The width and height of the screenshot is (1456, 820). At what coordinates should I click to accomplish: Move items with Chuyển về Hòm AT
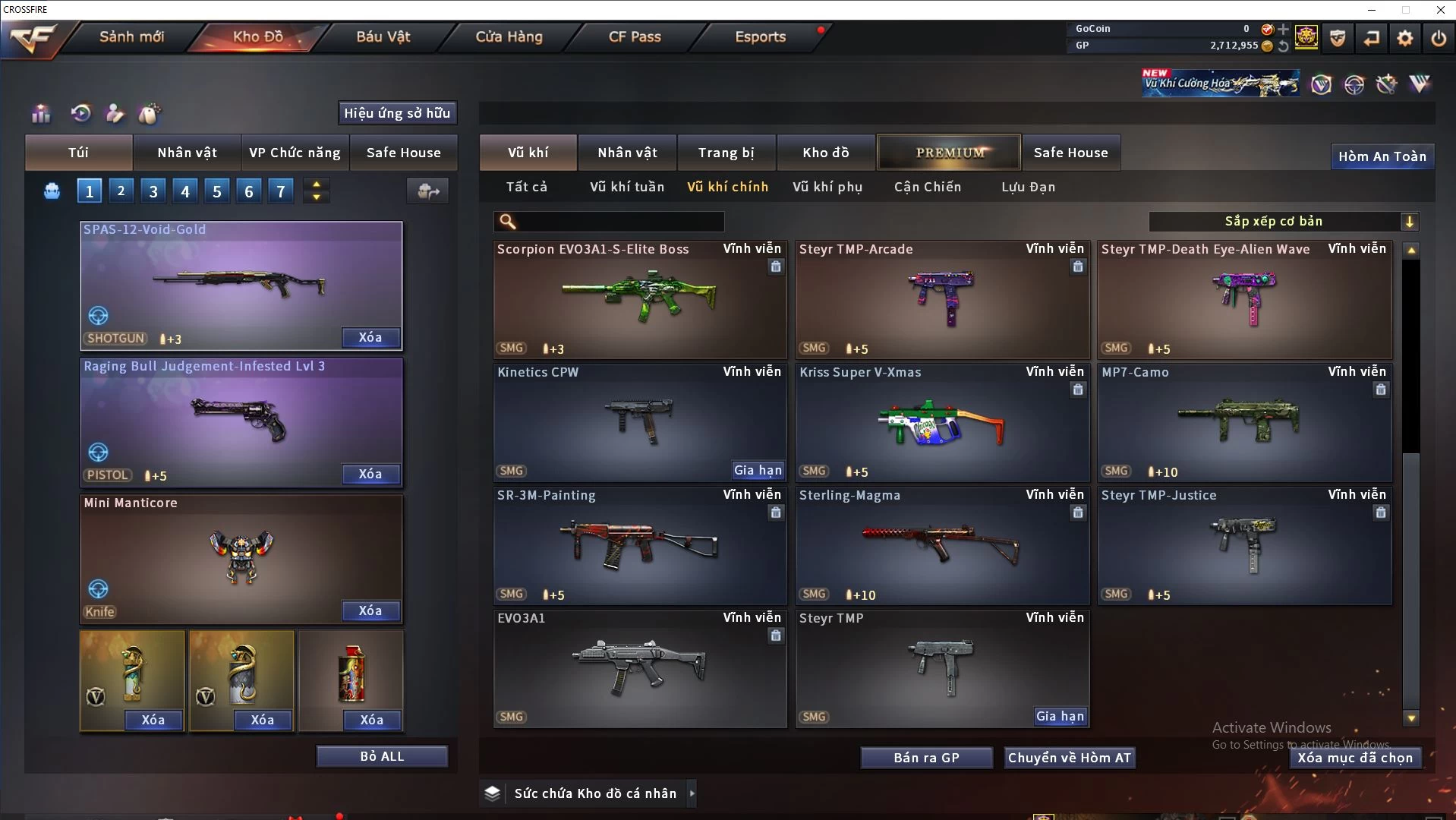click(1070, 758)
